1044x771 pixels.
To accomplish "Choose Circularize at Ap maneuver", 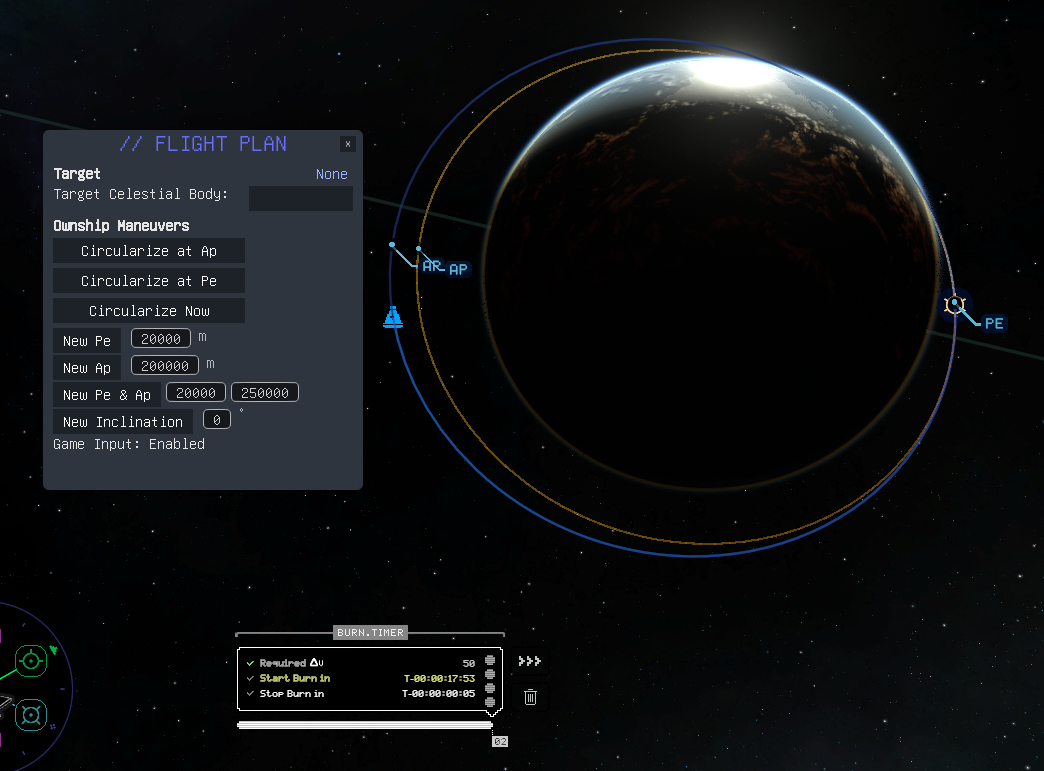I will (149, 251).
